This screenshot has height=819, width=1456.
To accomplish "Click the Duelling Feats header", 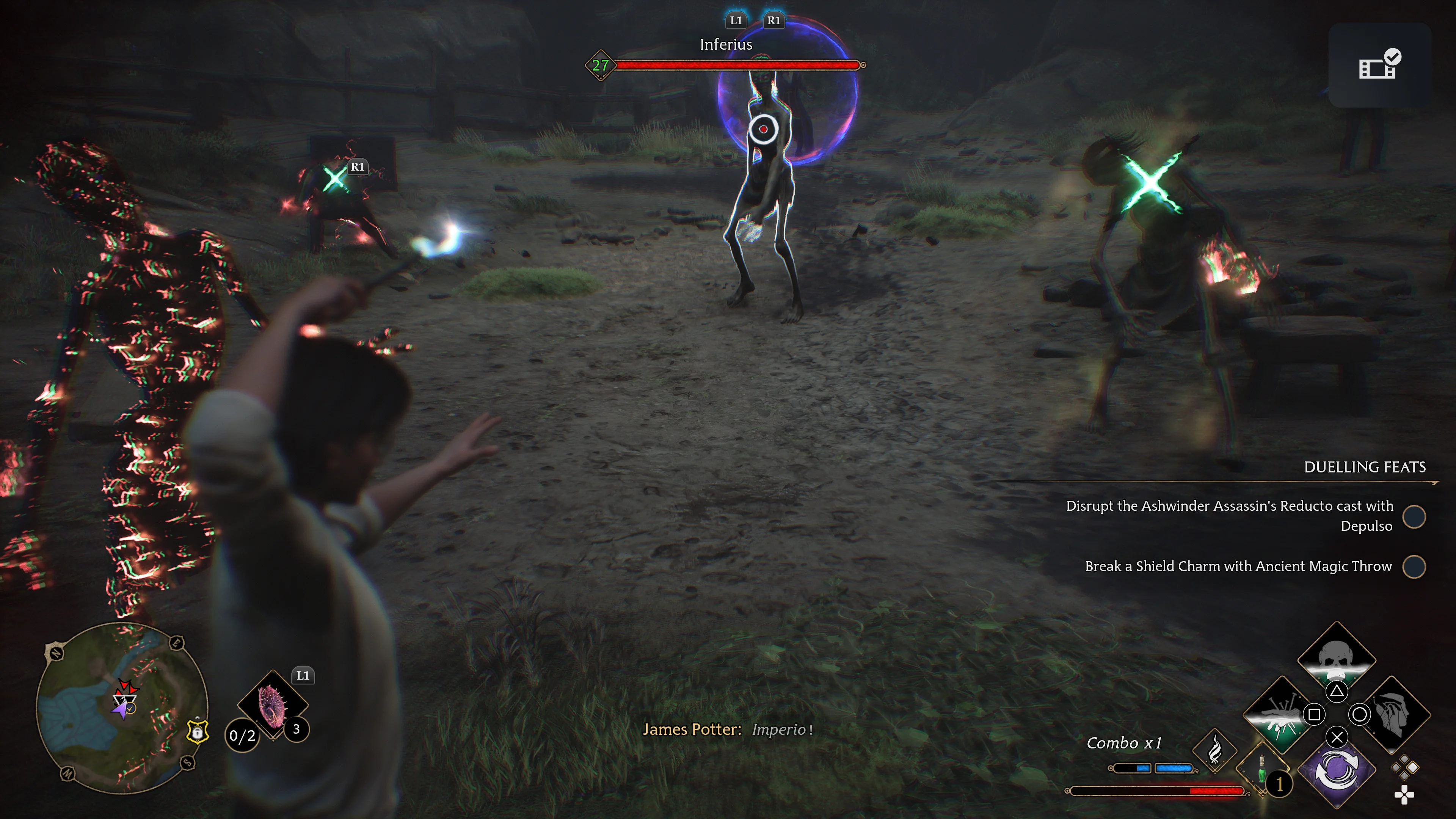I will 1365,467.
